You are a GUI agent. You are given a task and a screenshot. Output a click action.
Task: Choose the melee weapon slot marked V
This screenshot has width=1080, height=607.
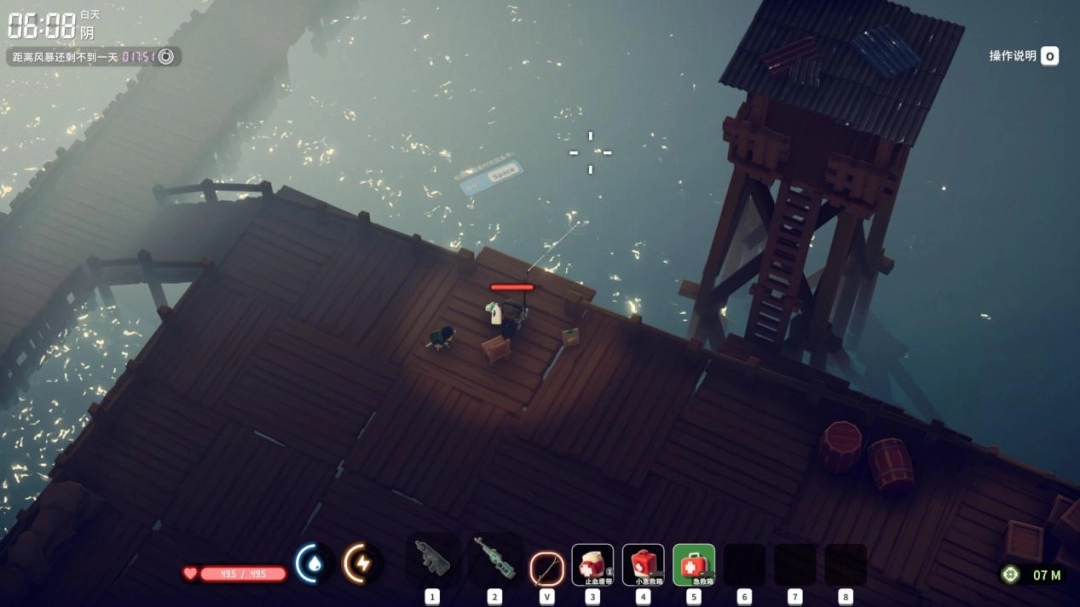pos(547,567)
